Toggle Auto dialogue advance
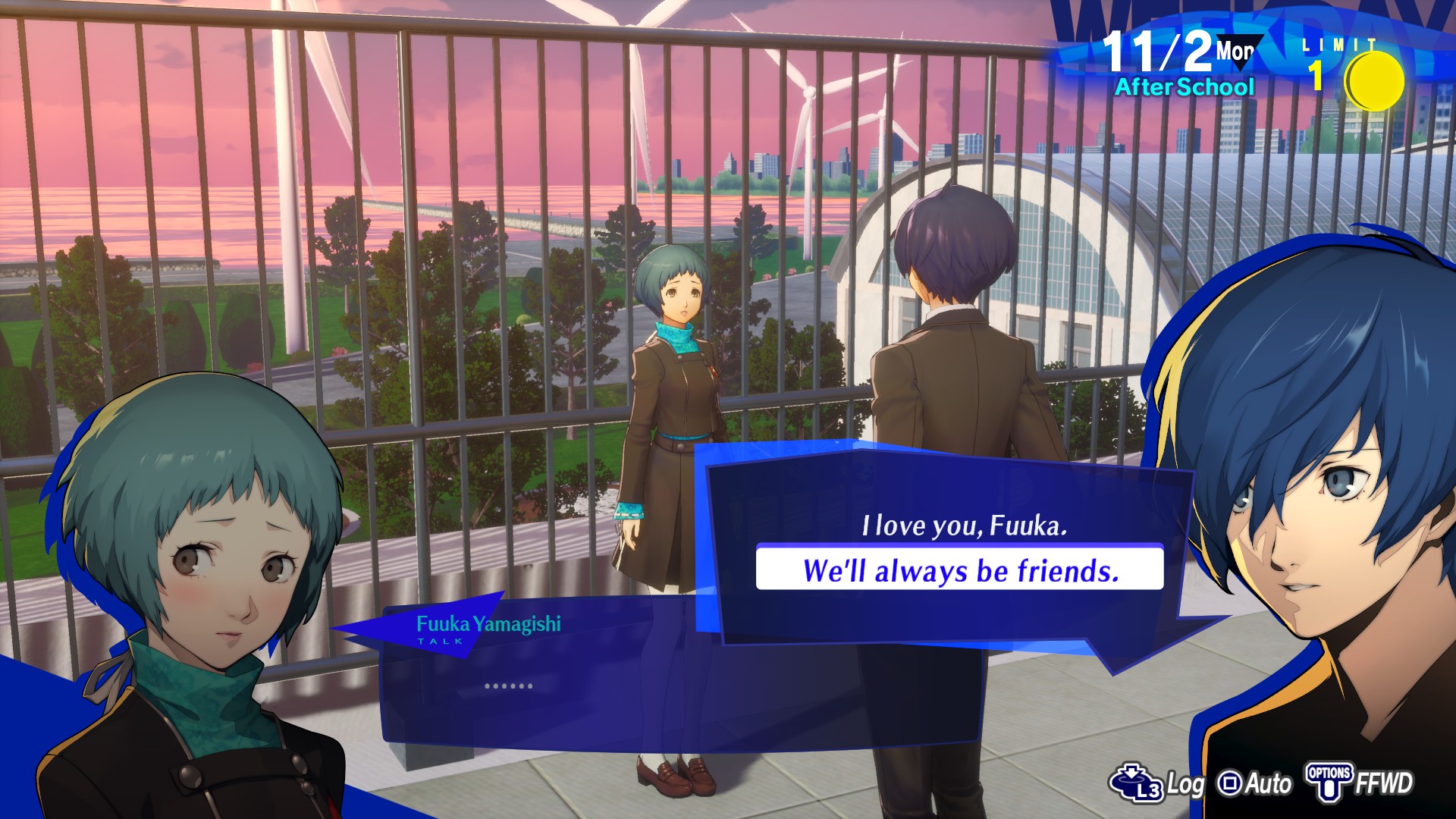This screenshot has width=1456, height=819. [x=1254, y=783]
